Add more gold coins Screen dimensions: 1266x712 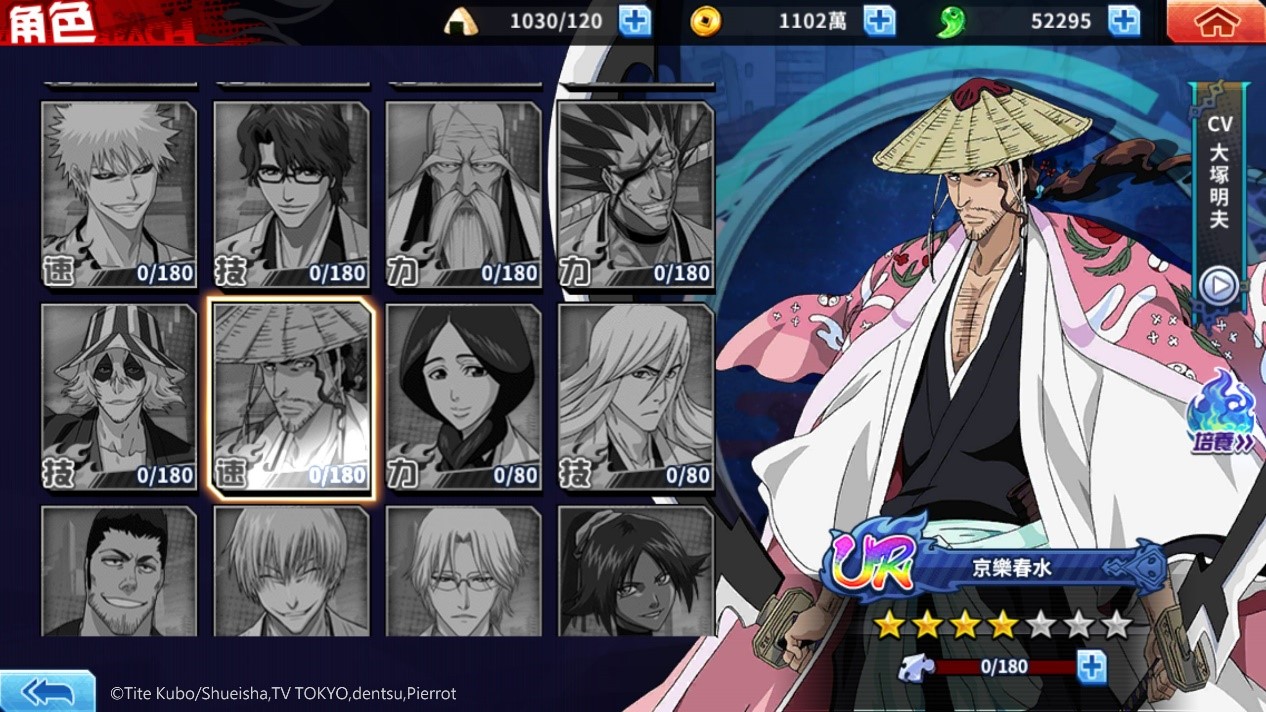tap(879, 21)
